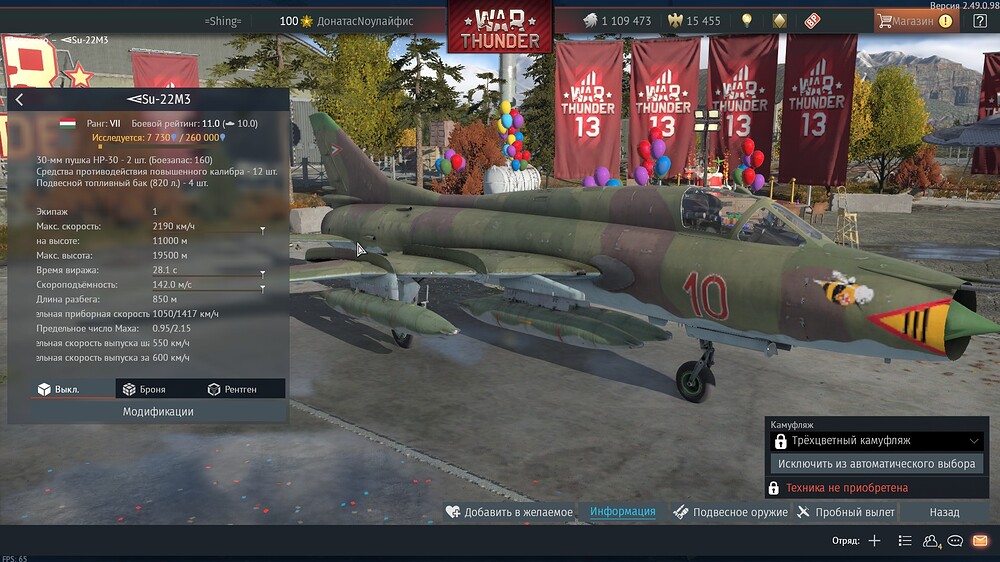Start a Пробный вылет test flight
This screenshot has height=562, width=1000.
(846, 512)
